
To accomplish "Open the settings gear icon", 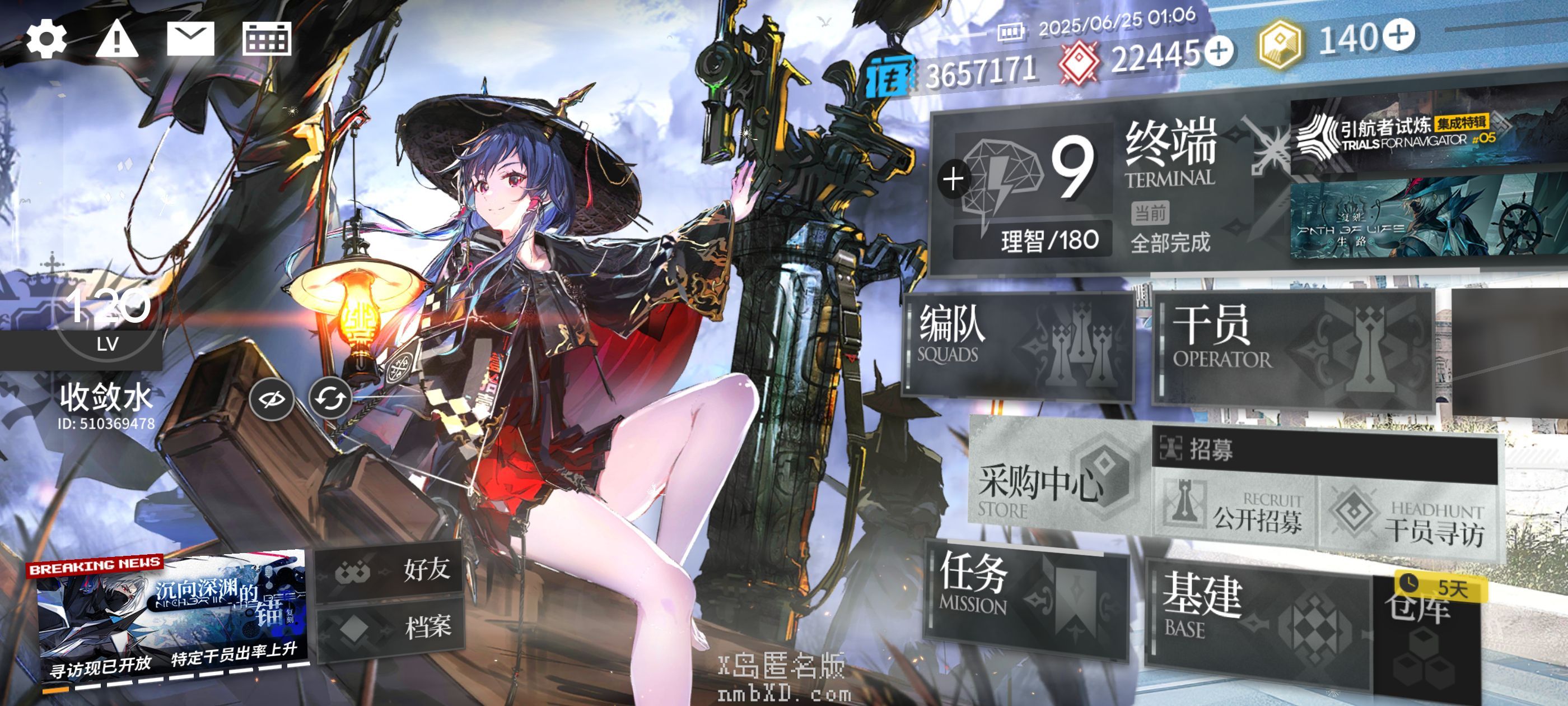I will point(46,40).
